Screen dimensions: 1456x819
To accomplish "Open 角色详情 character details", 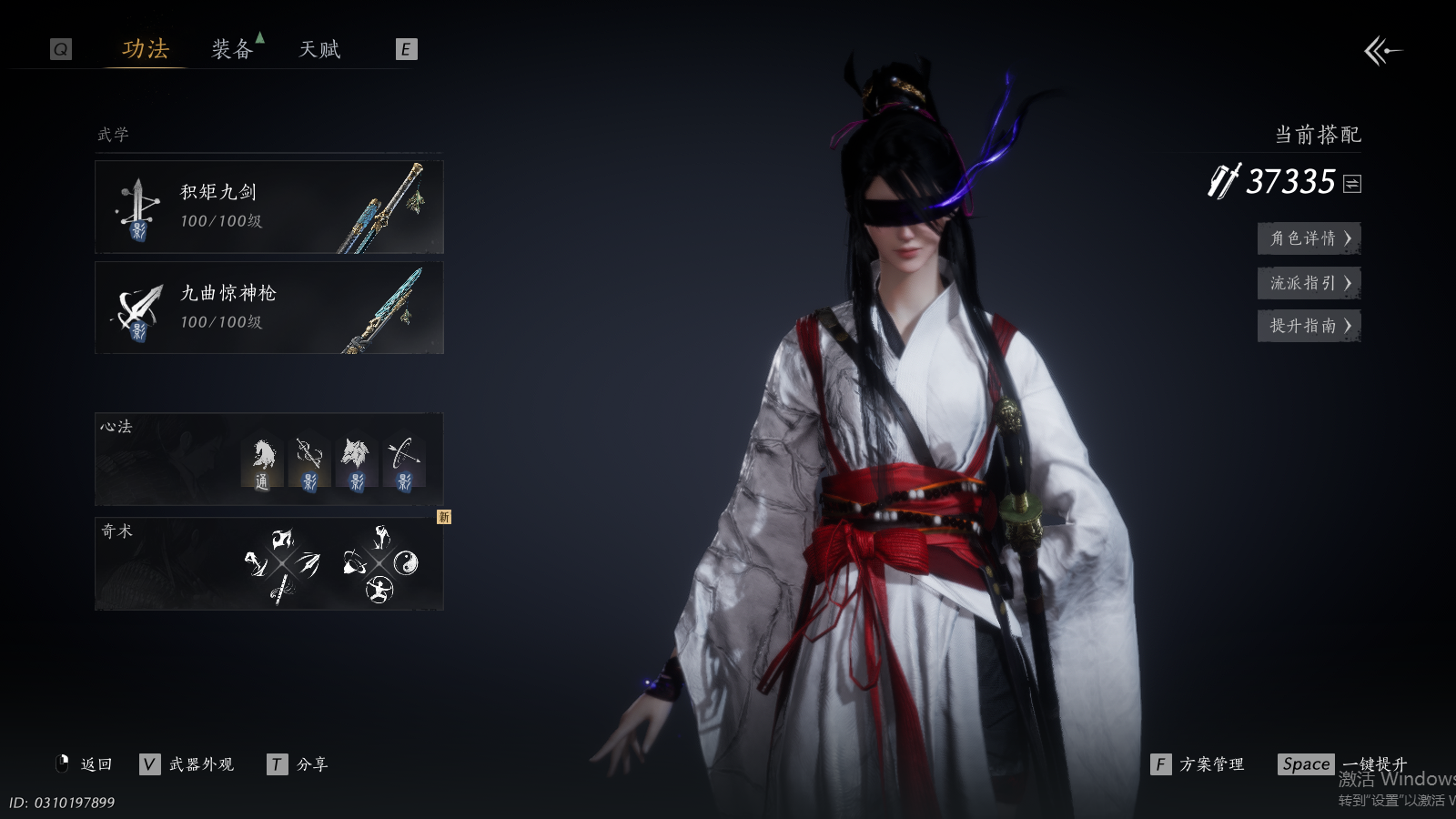I will 1309,238.
